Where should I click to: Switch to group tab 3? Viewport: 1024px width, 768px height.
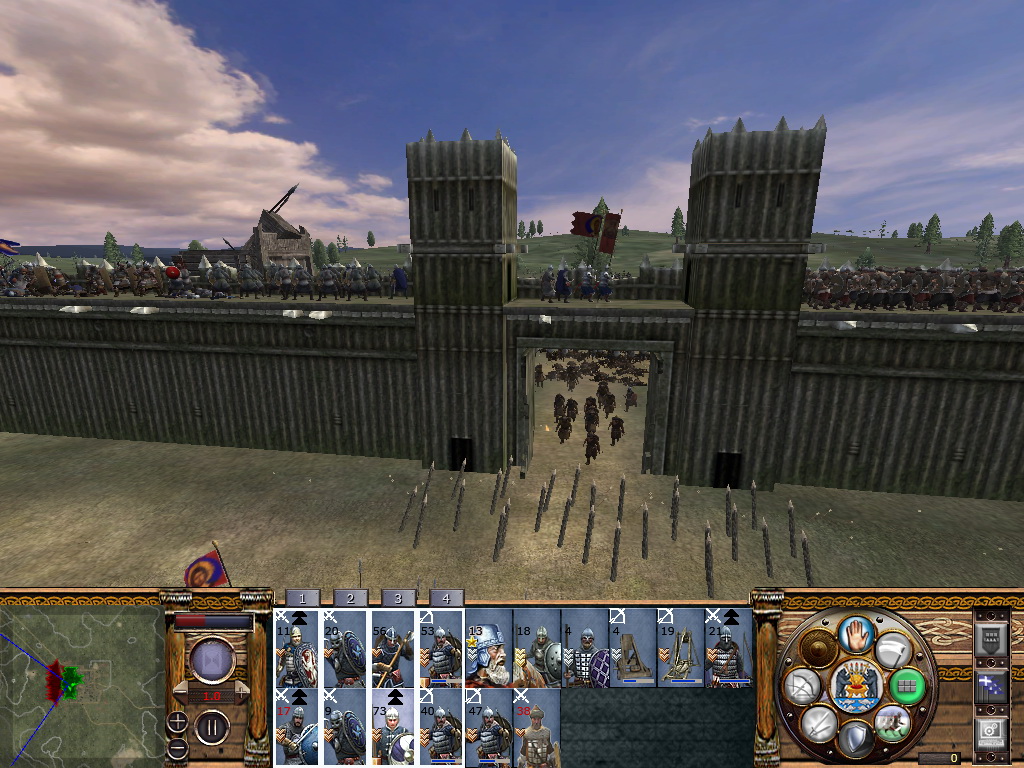(397, 598)
